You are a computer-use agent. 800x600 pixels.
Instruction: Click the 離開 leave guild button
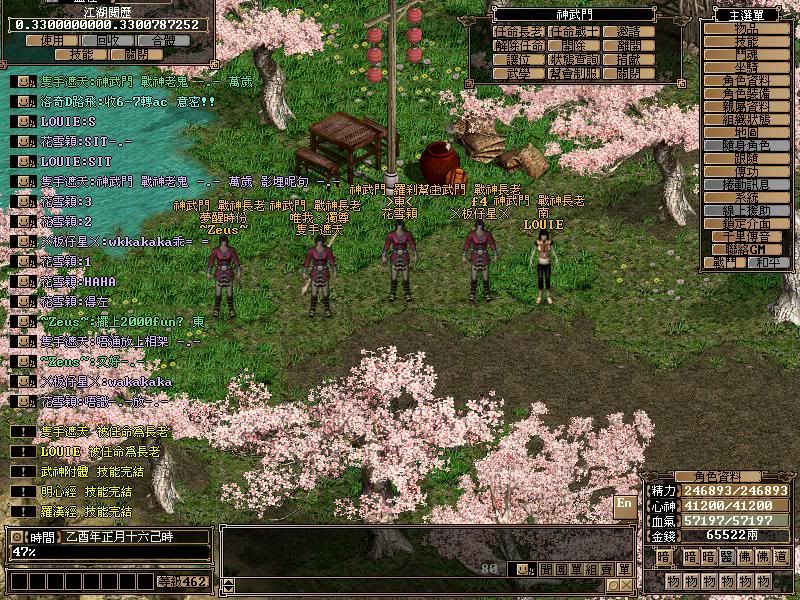[629, 46]
